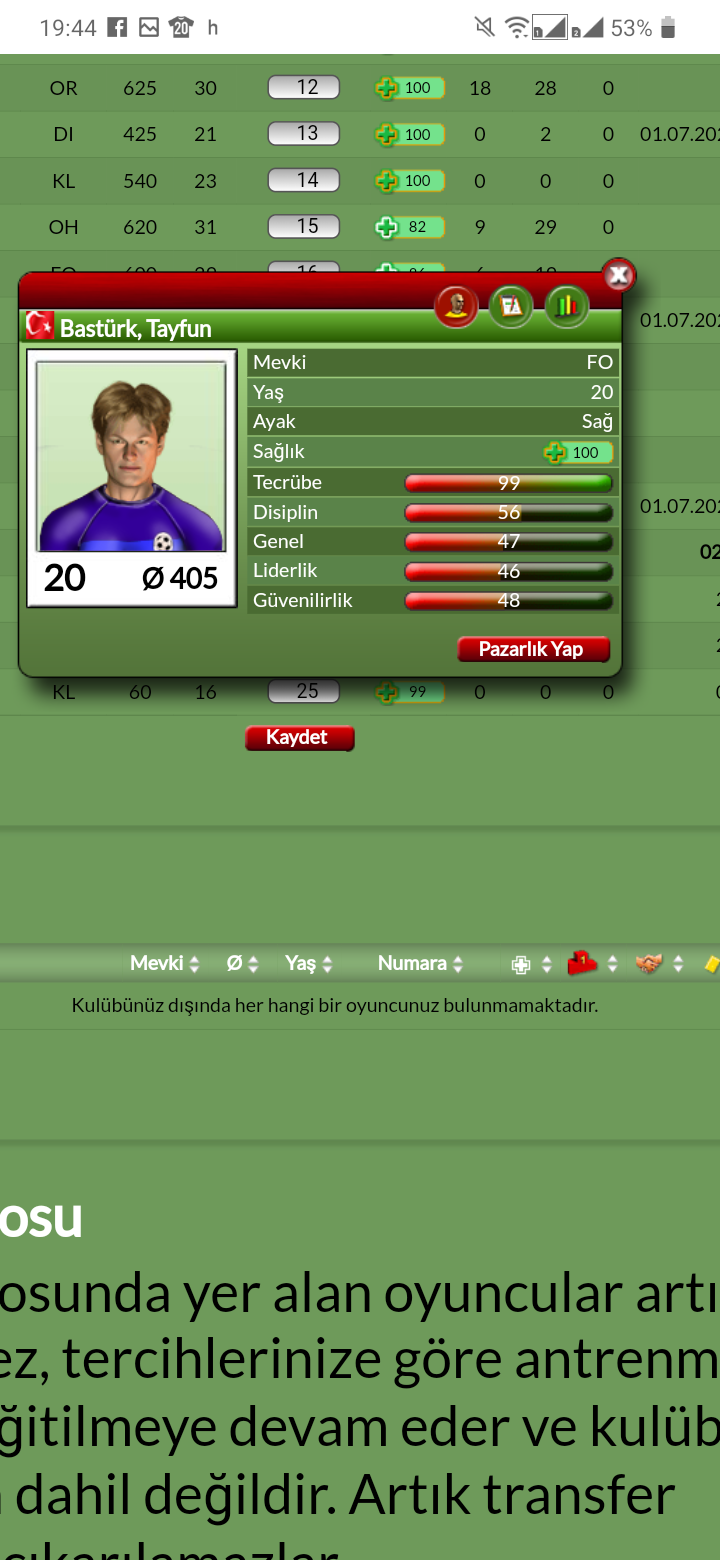Open the player profile face icon
This screenshot has width=720, height=1560.
point(456,305)
